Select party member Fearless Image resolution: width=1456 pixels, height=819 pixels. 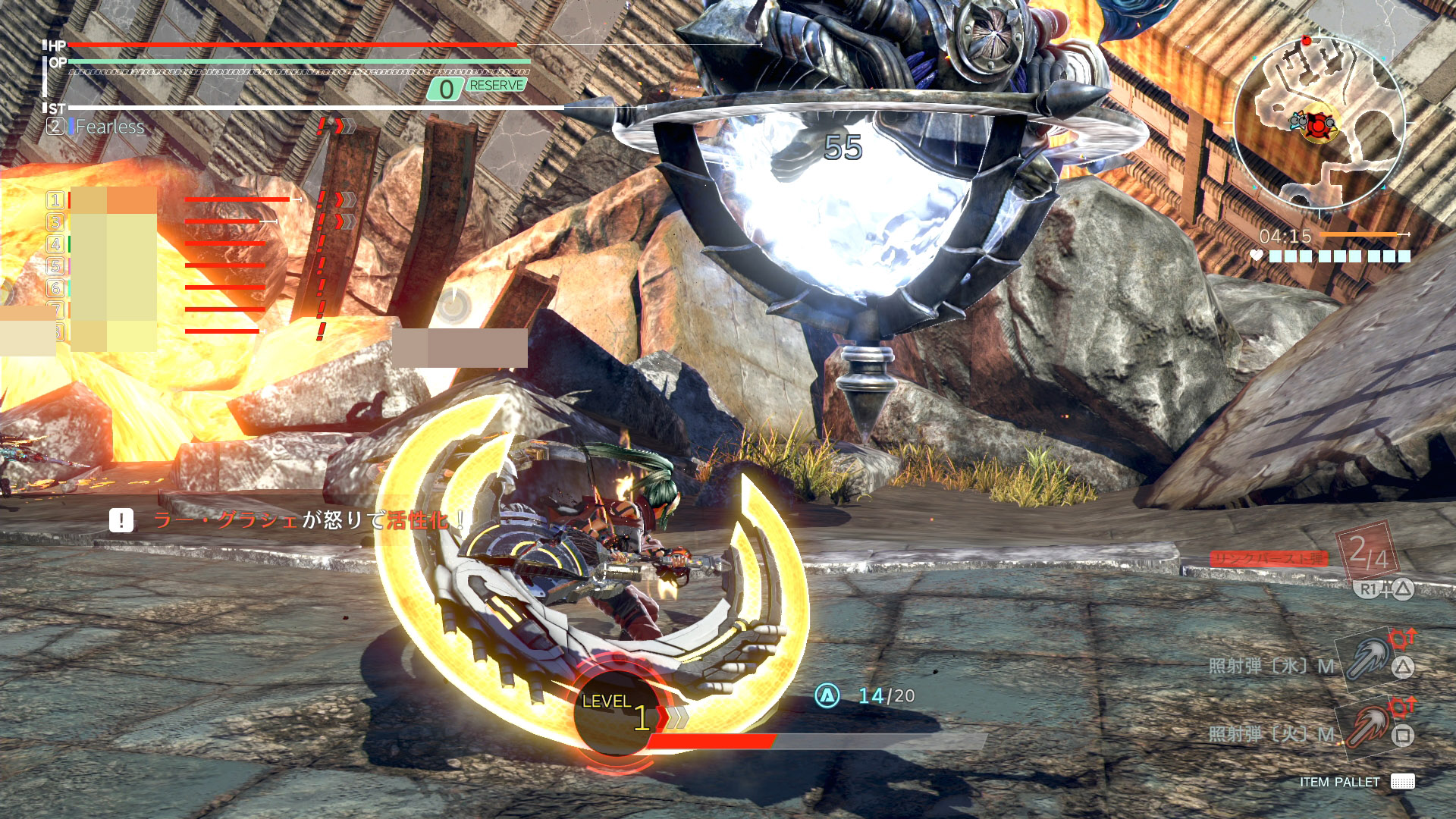tap(109, 127)
